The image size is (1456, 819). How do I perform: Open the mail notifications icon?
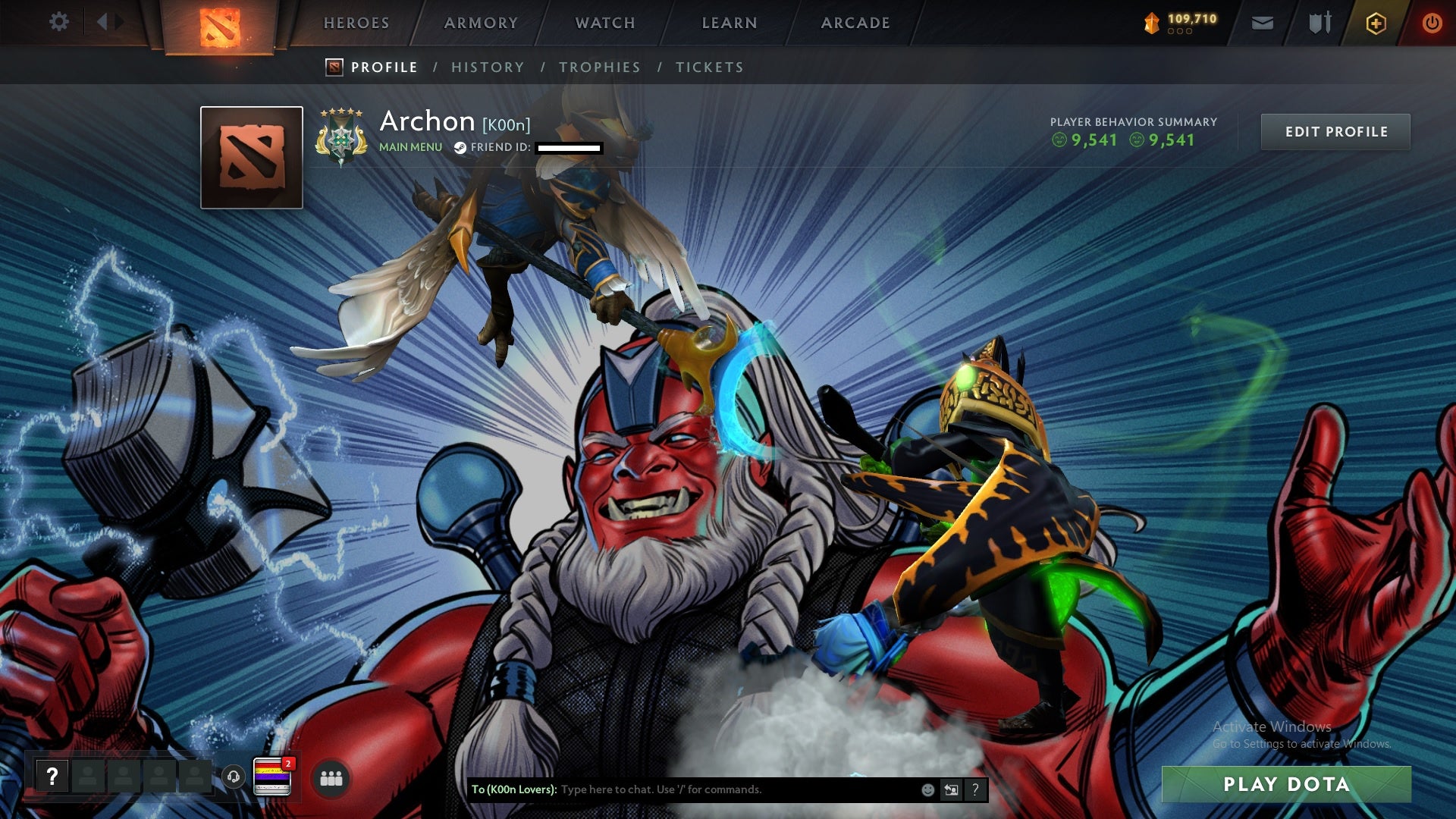click(x=1262, y=23)
